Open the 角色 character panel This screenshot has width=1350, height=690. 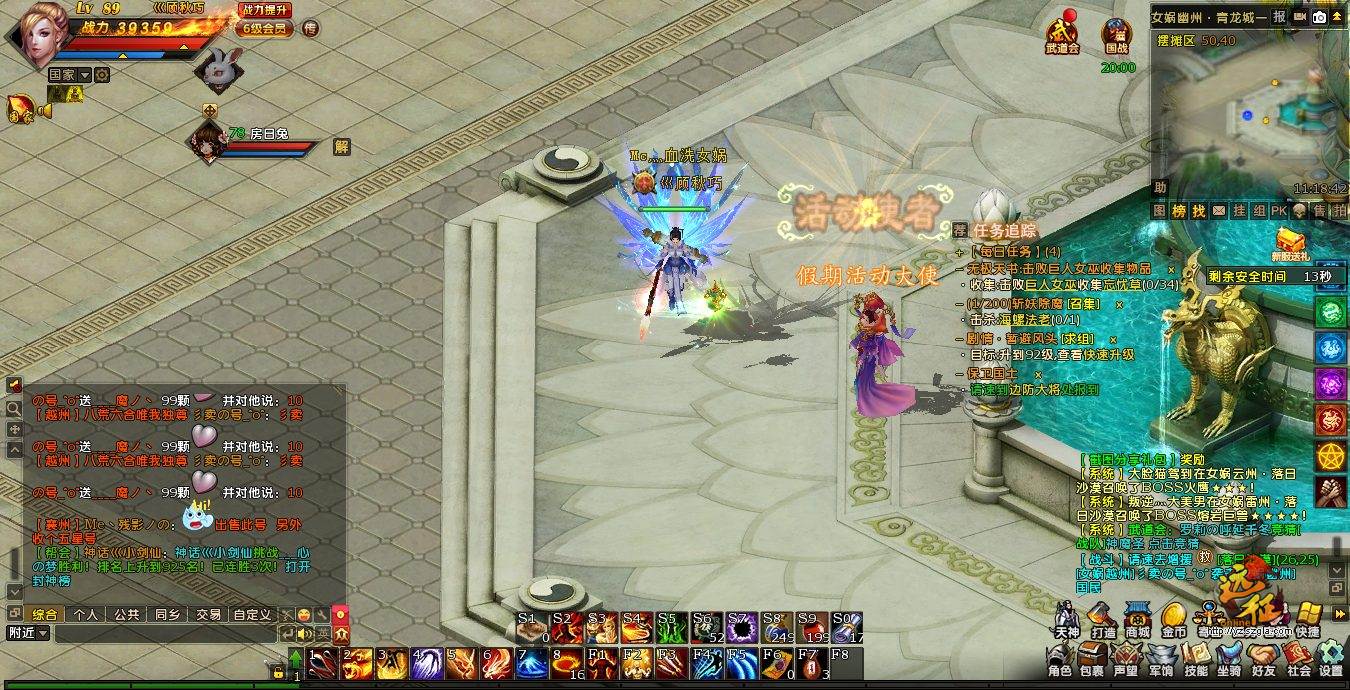pos(1060,660)
